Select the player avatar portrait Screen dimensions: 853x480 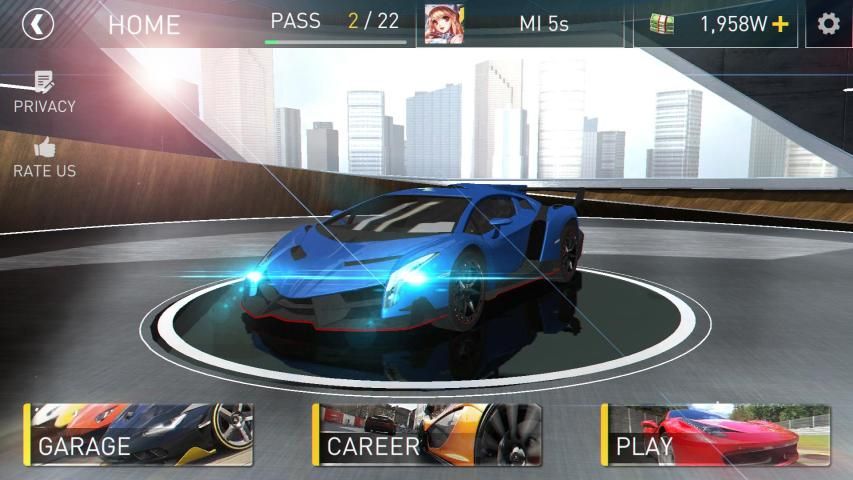438,24
